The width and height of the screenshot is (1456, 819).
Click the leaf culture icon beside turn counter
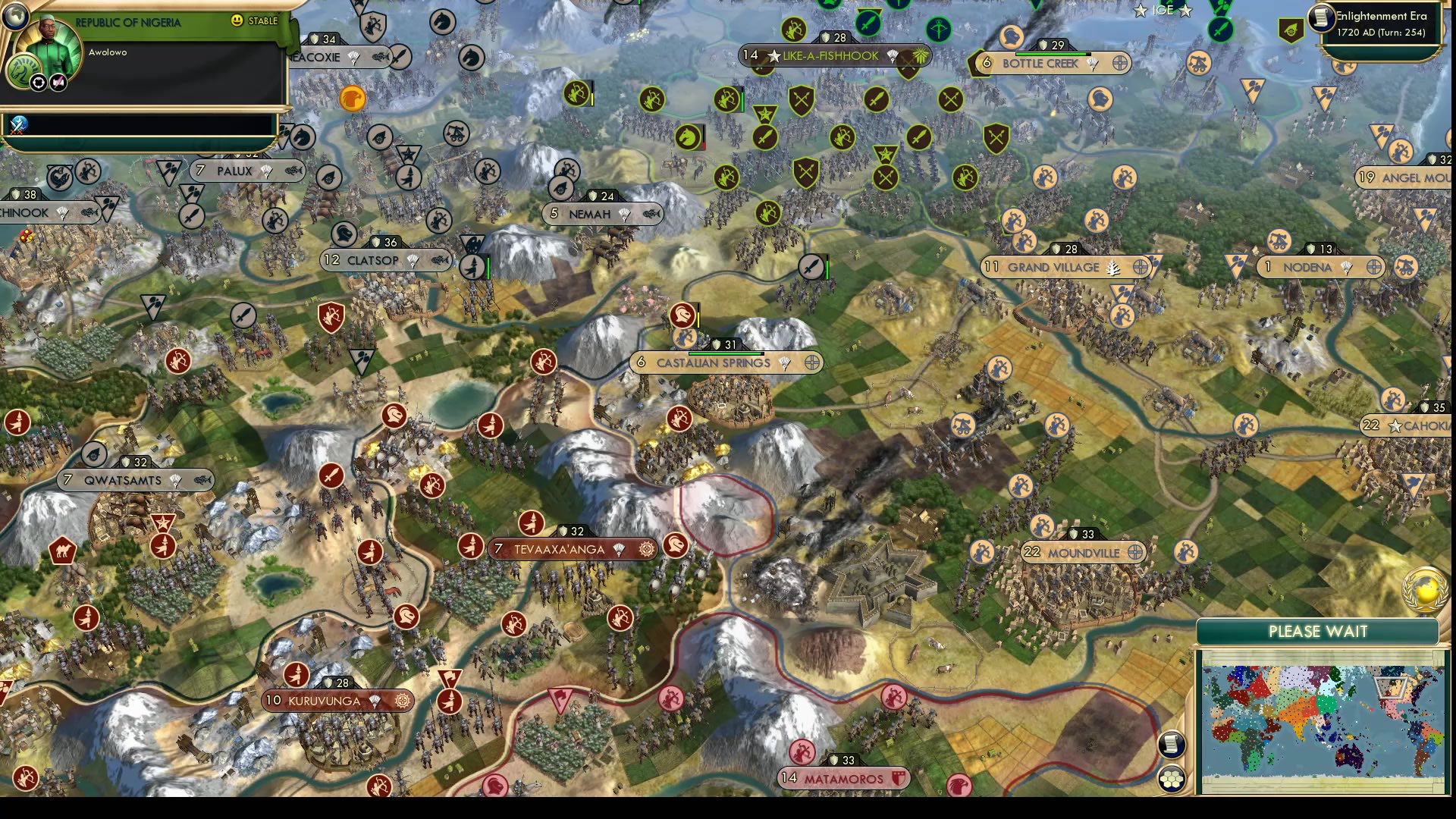tap(1291, 30)
